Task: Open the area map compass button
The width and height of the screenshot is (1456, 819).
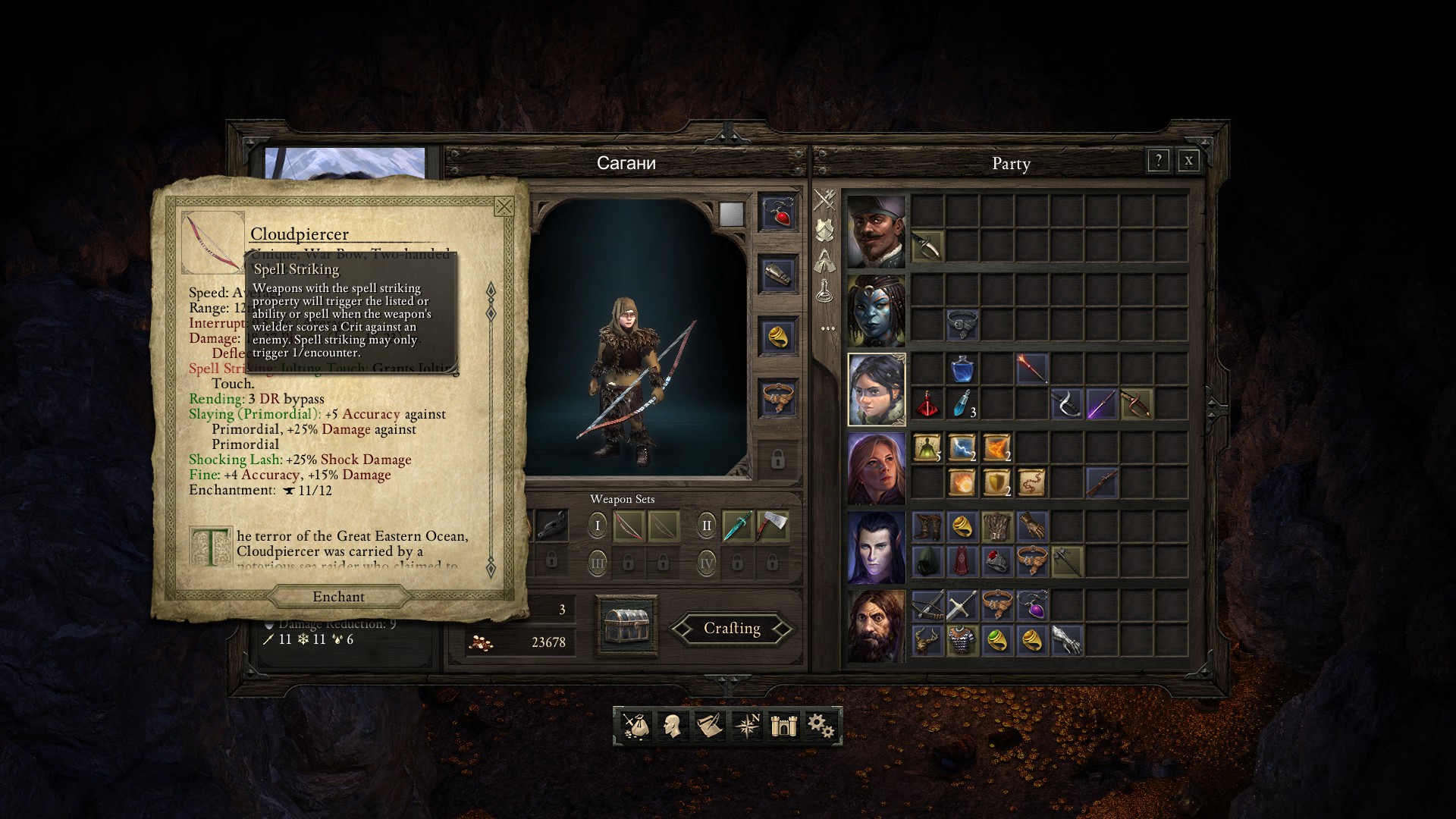Action: [x=747, y=726]
